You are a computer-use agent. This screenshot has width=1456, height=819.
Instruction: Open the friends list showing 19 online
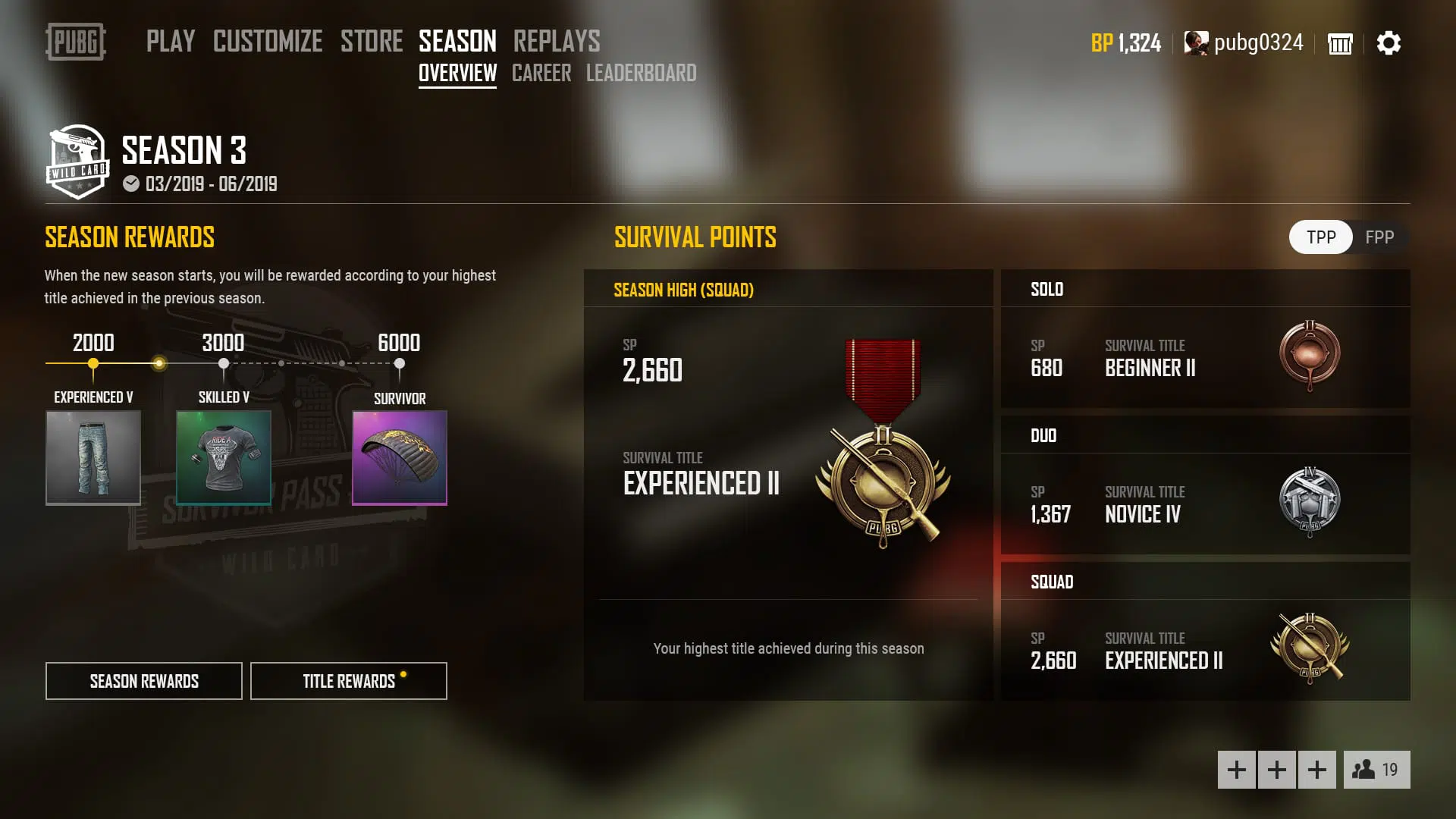tap(1377, 768)
